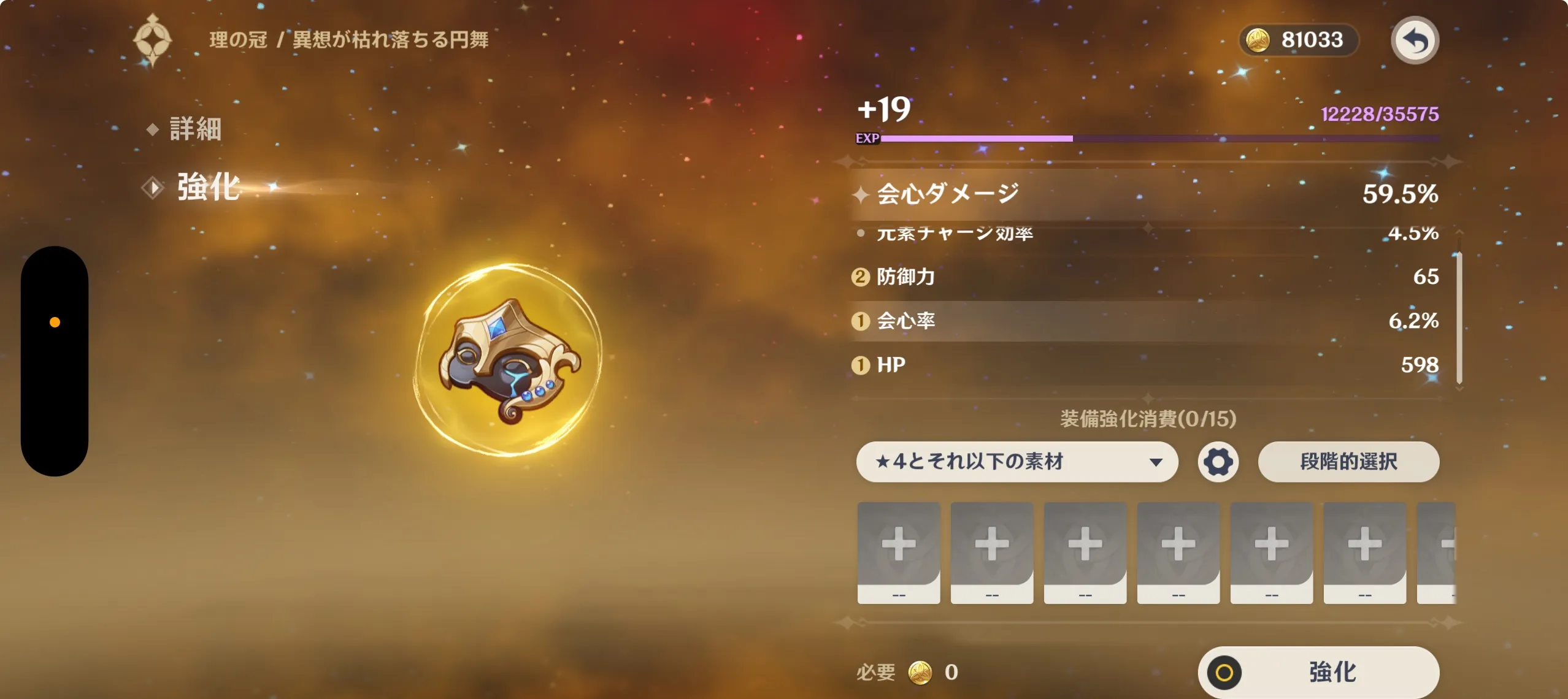This screenshot has height=699, width=1568.
Task: Select the 会心率 substat row
Action: [x=1145, y=321]
